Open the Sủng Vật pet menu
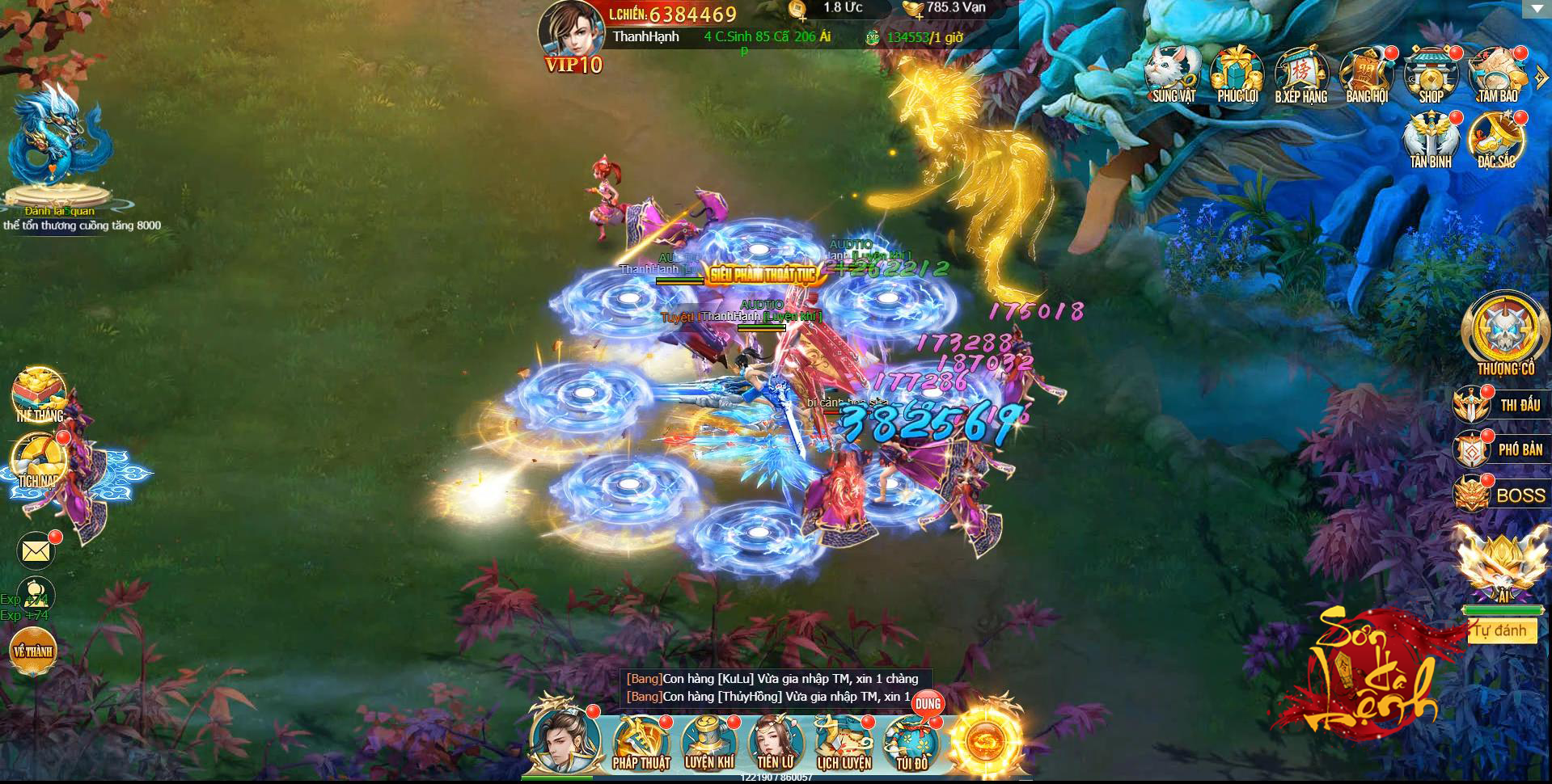 pos(1173,74)
